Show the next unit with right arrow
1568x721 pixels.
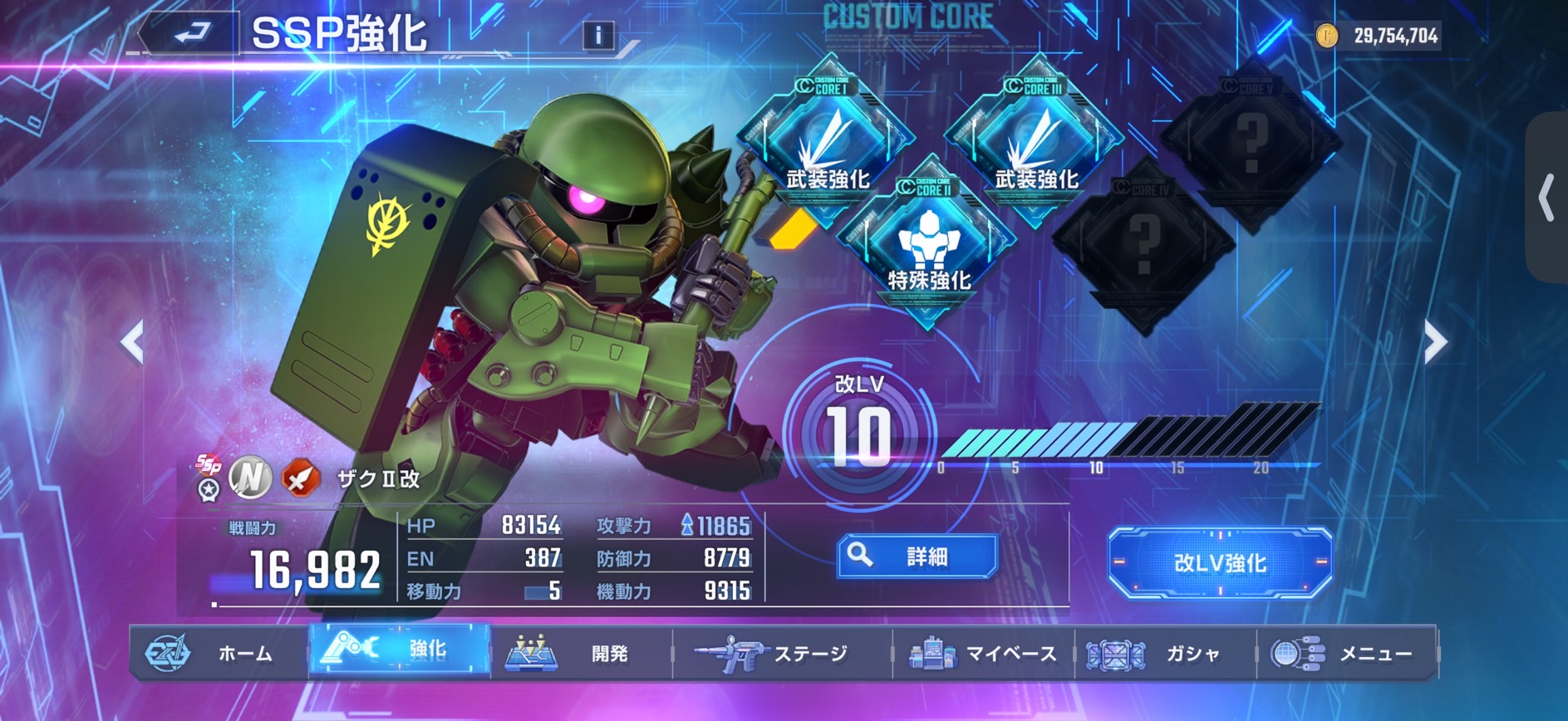coord(1435,341)
